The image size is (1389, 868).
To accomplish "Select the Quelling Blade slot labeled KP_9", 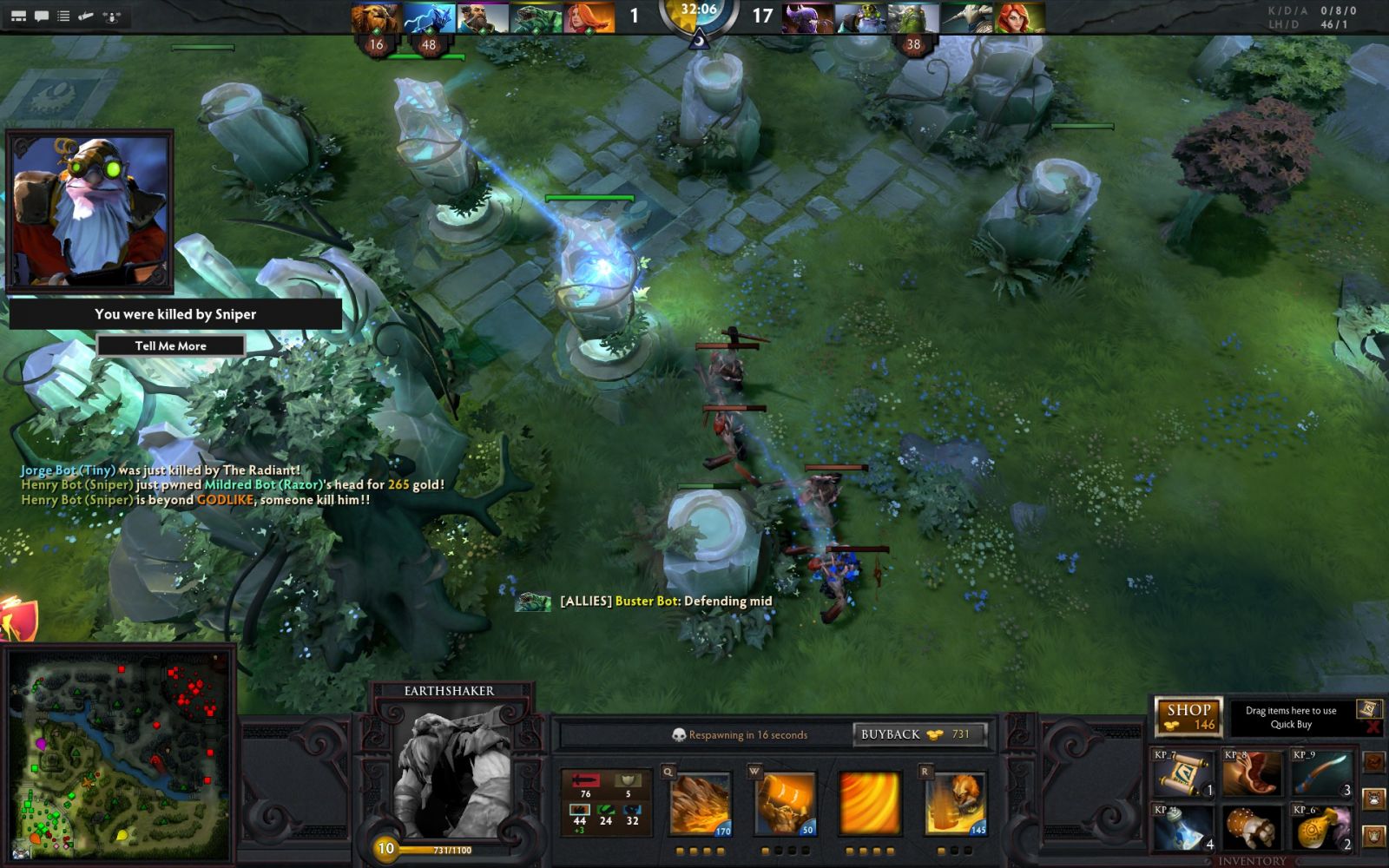I will [1320, 773].
